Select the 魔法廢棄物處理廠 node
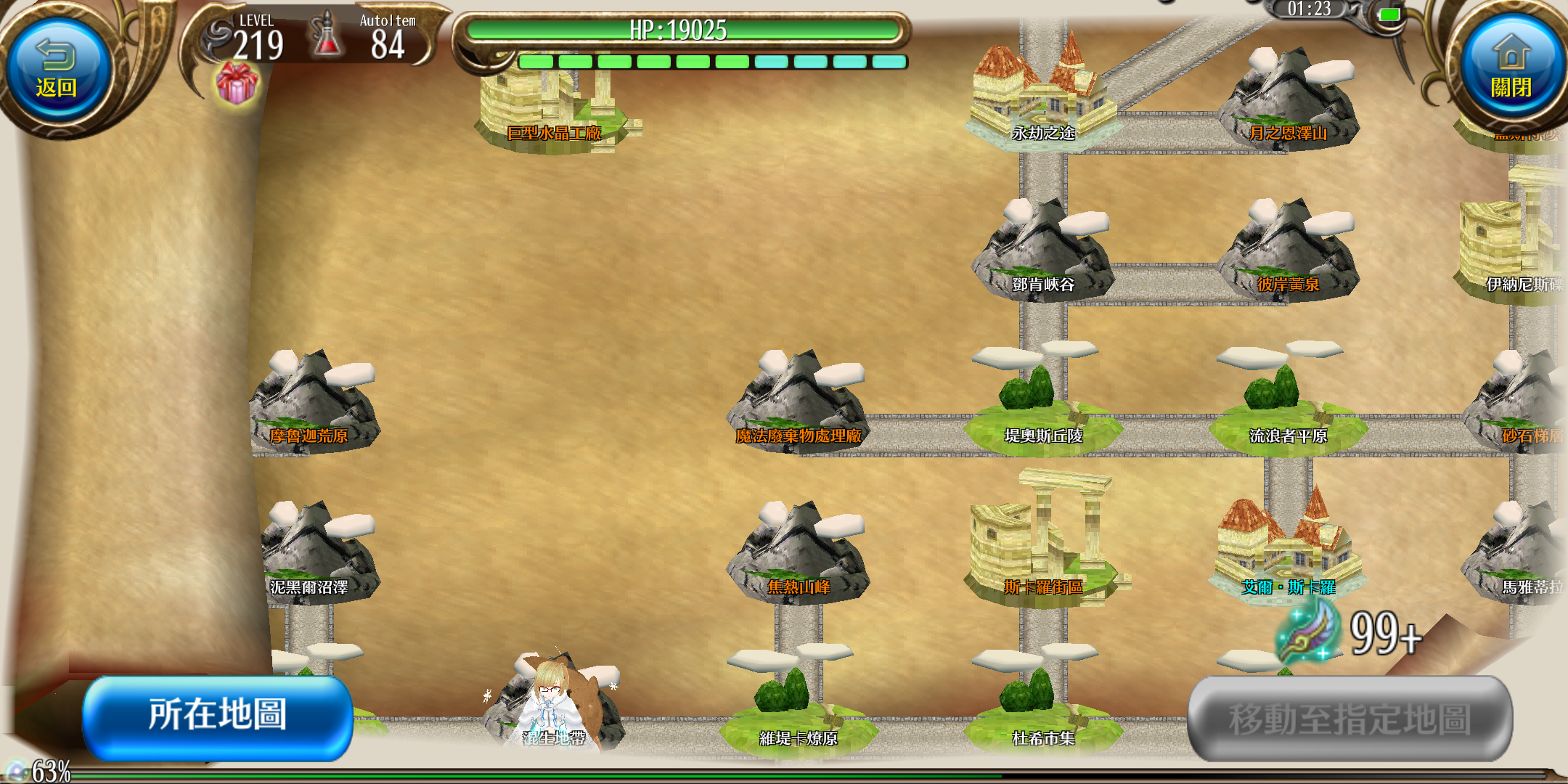This screenshot has height=784, width=1568. click(799, 407)
